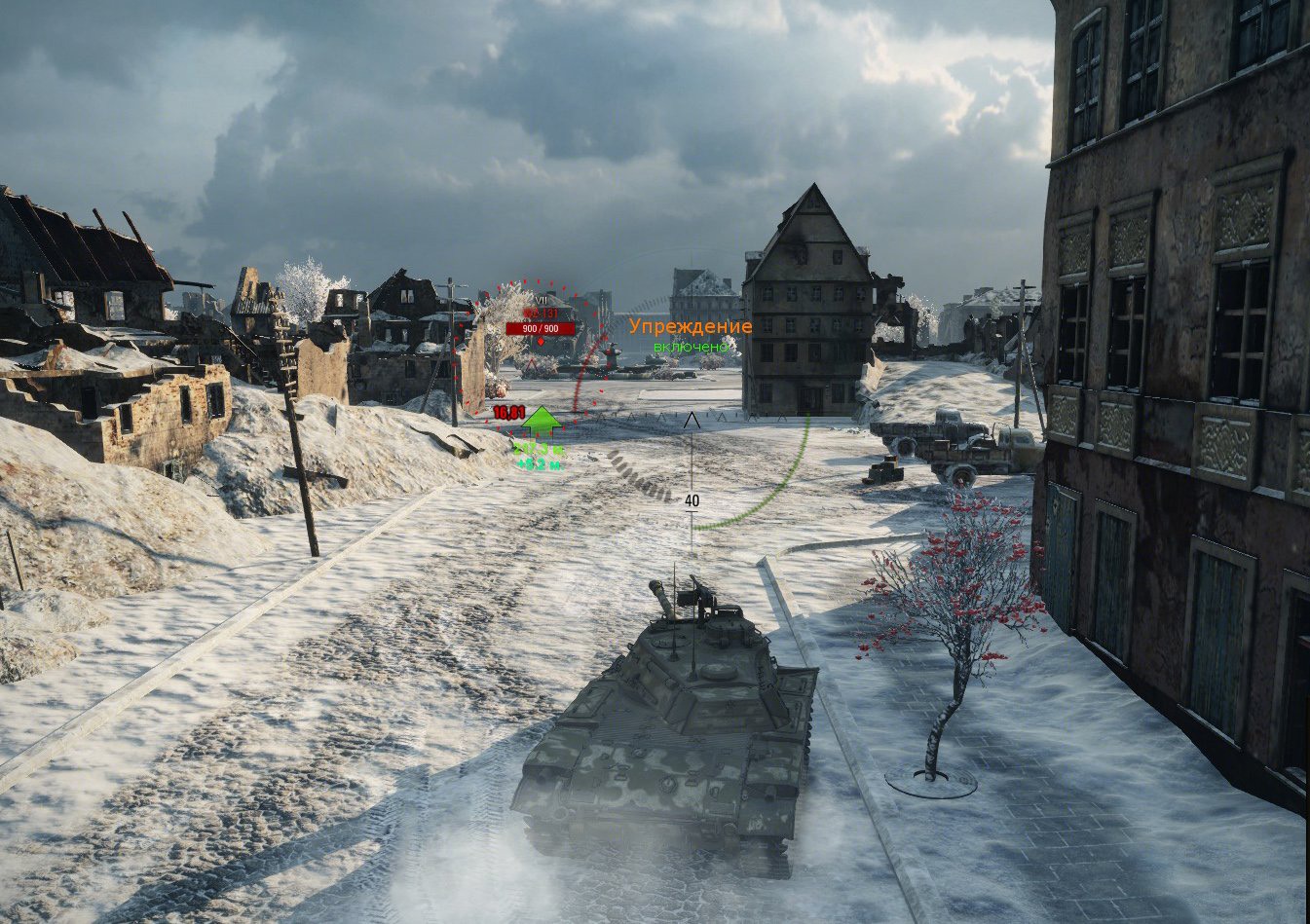1310x924 pixels.
Task: Click the orange 'Упреждение' text
Action: click(x=691, y=327)
